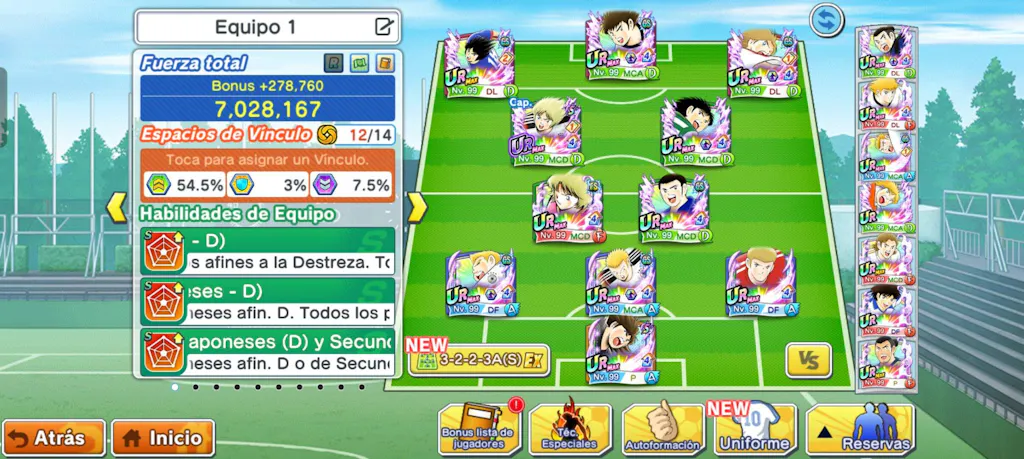Activate Autoformación

pyautogui.click(x=663, y=430)
